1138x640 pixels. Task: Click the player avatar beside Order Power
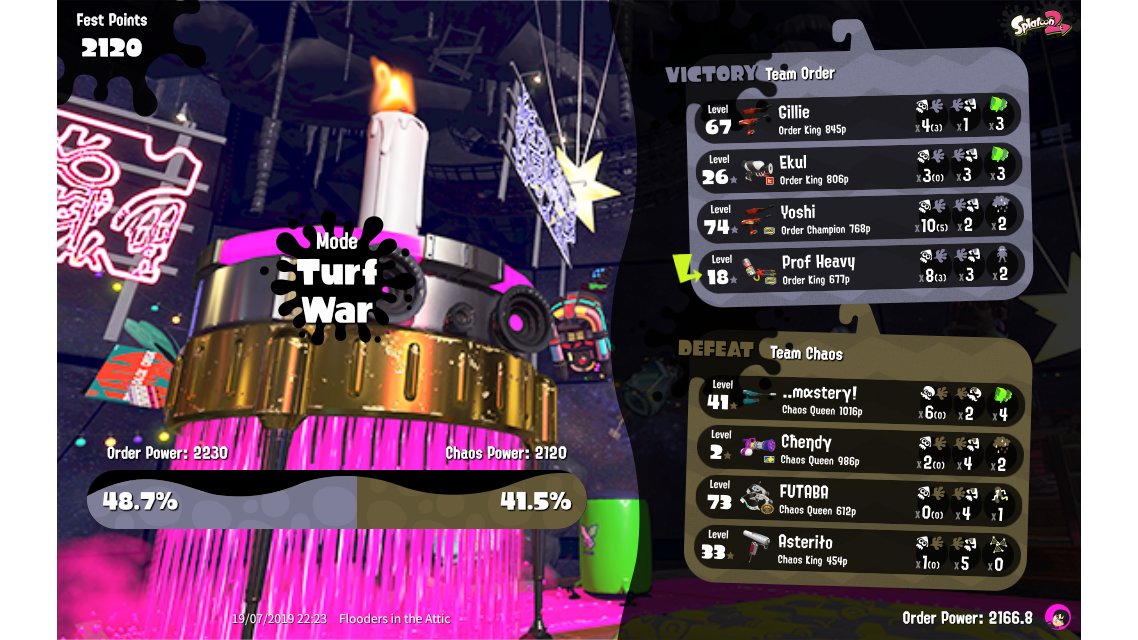[x=1056, y=617]
